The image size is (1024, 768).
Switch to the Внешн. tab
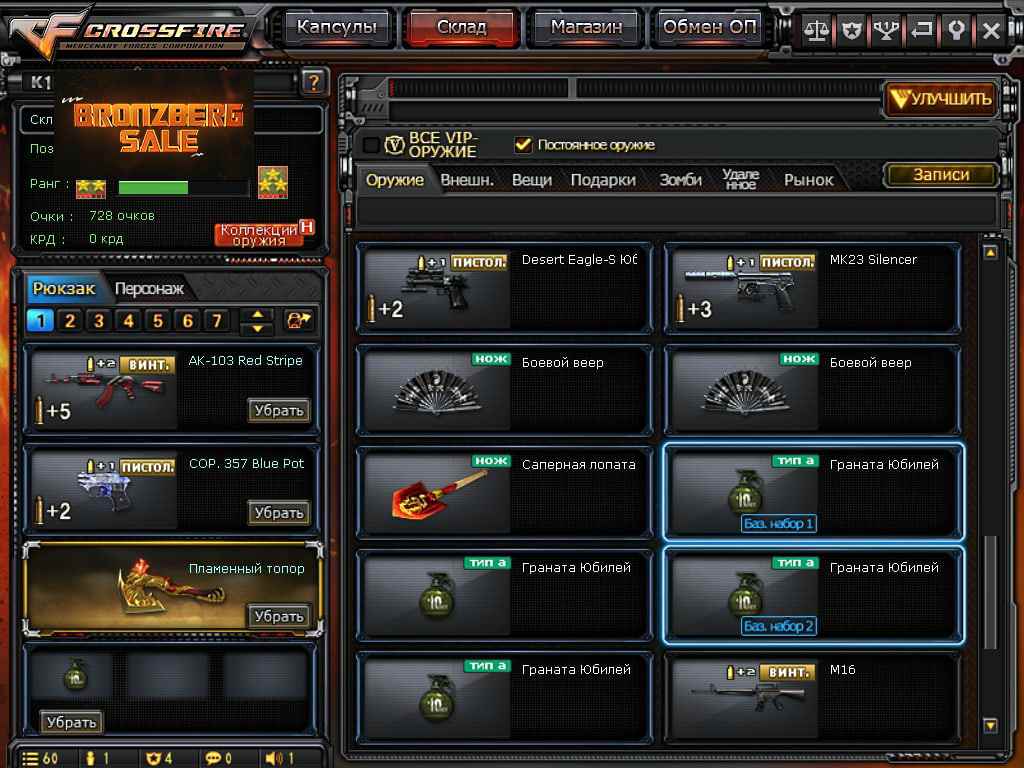(x=467, y=180)
